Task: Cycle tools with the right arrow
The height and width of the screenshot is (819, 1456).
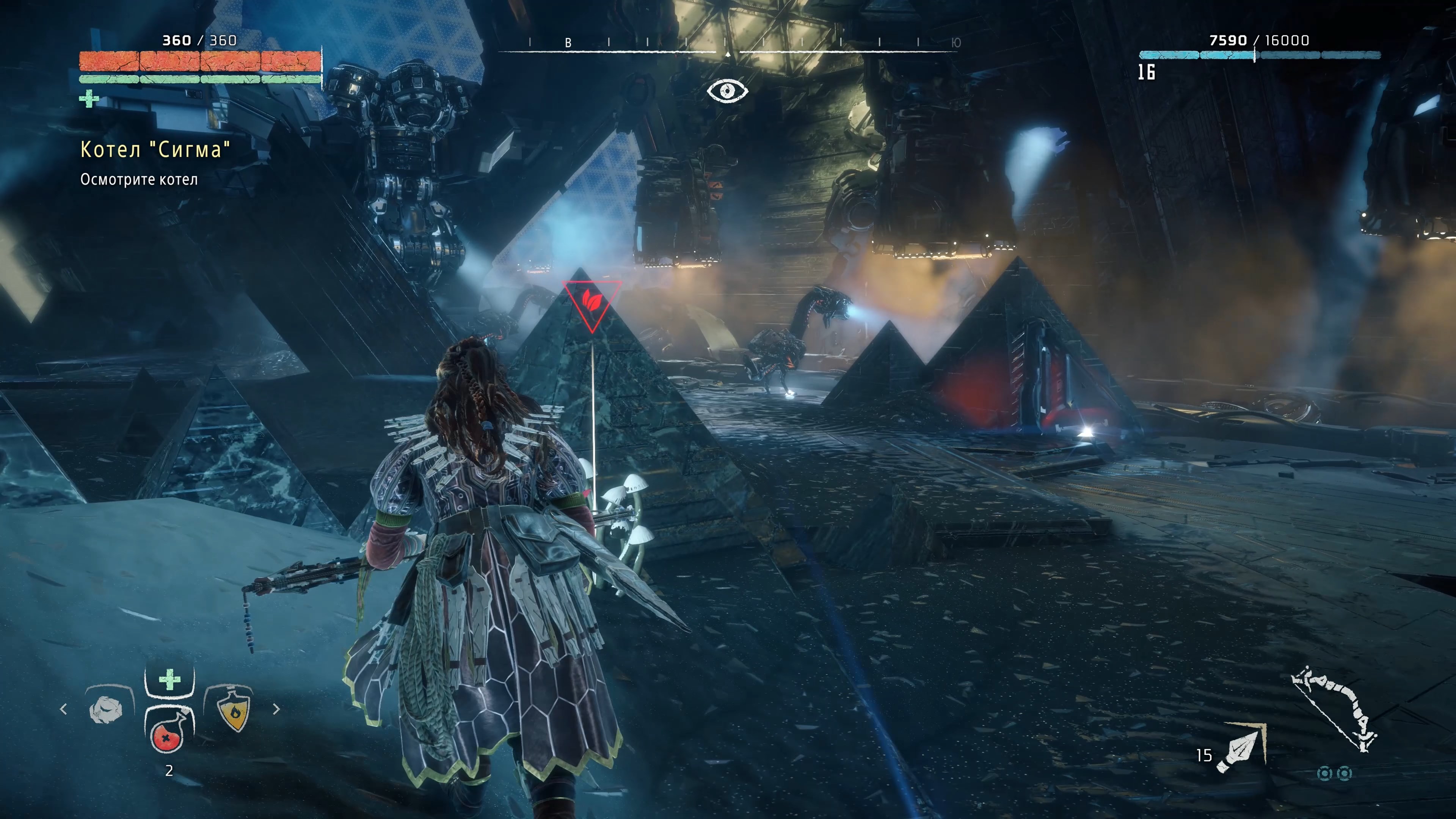Action: [276, 709]
